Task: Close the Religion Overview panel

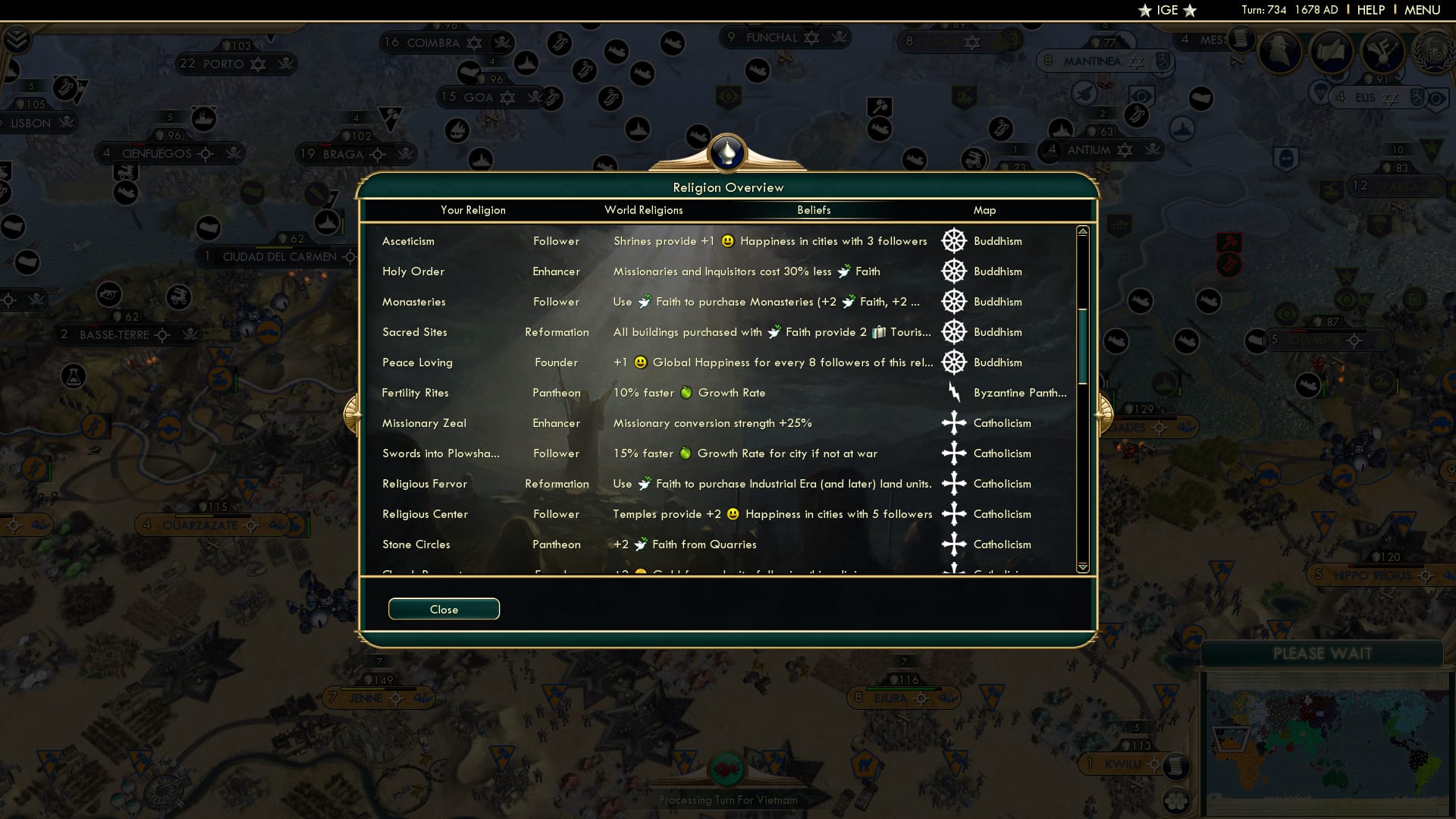Action: pos(444,608)
